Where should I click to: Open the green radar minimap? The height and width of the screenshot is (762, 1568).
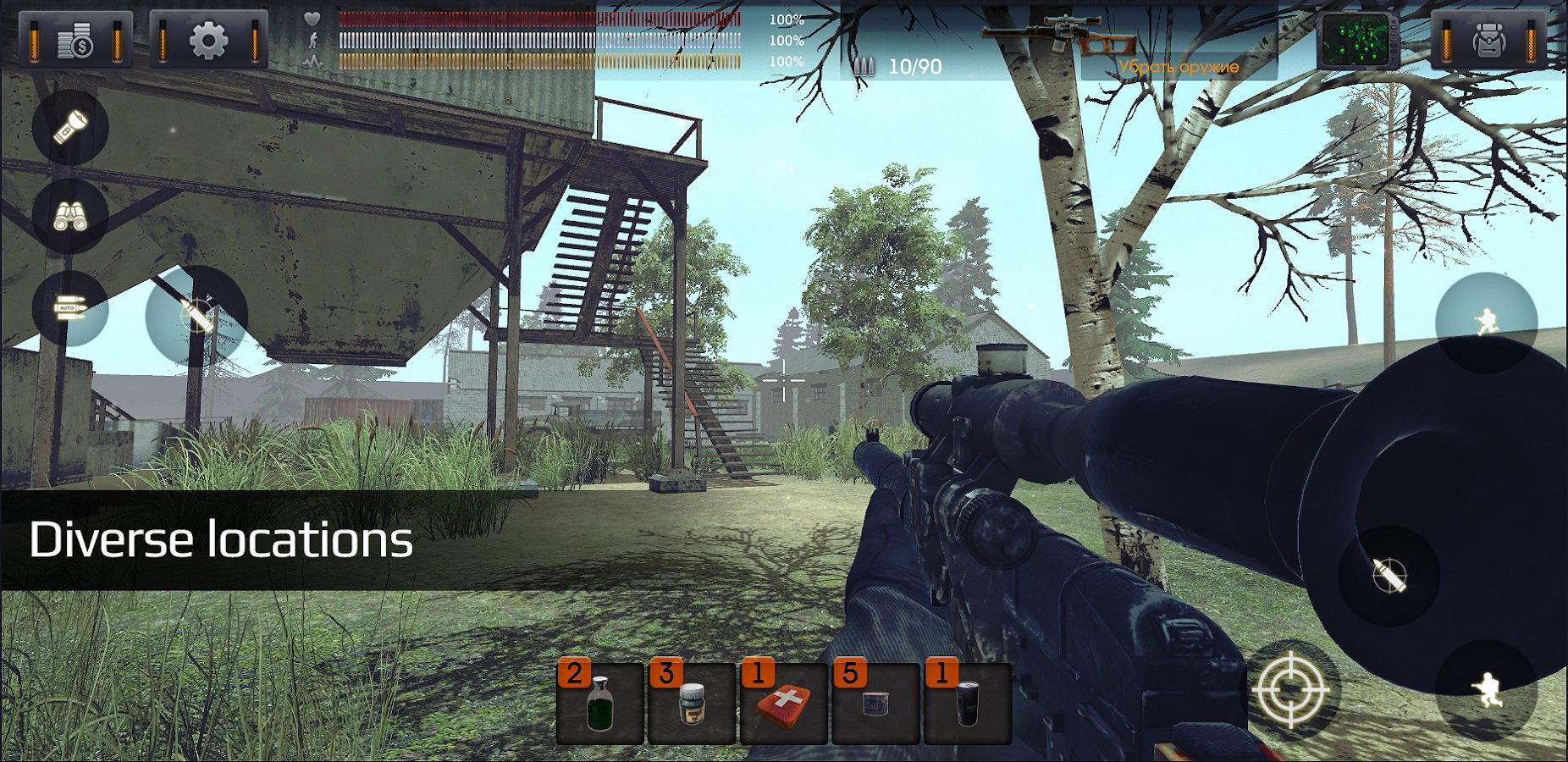click(1356, 41)
